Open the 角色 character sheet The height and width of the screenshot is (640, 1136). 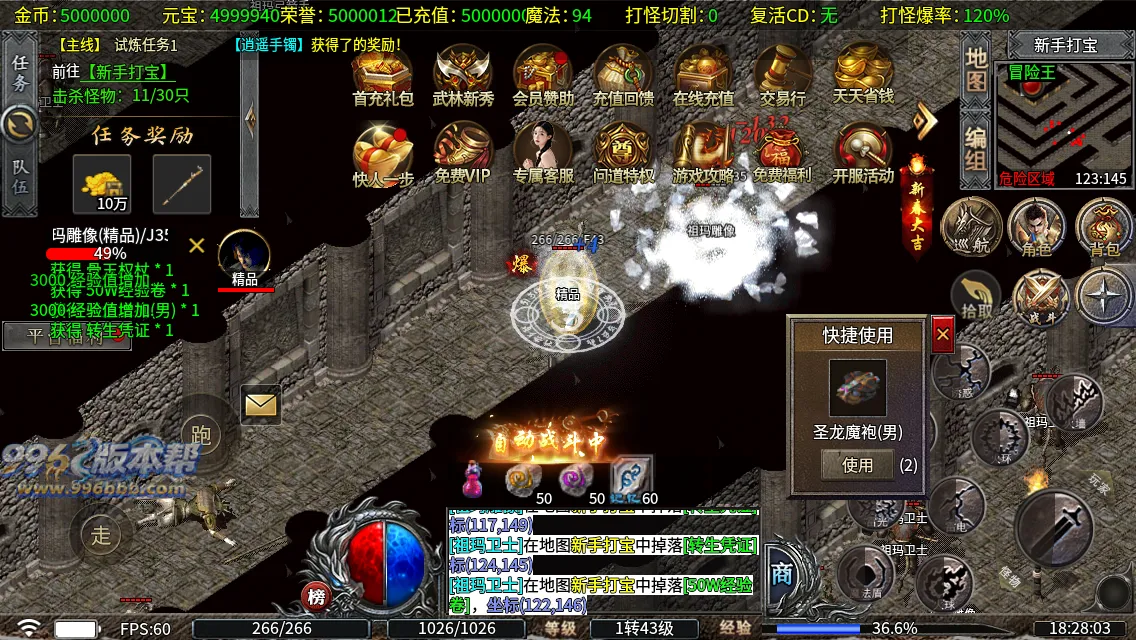[1036, 228]
